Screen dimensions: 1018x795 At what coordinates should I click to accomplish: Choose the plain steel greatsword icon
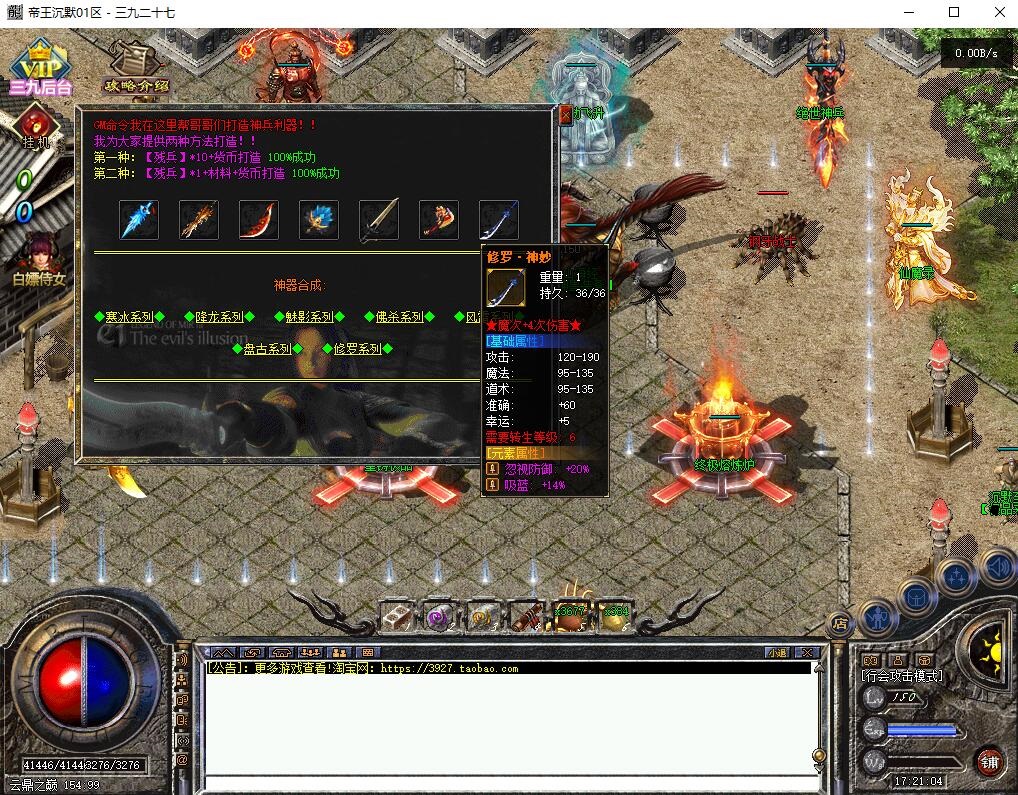tap(378, 220)
